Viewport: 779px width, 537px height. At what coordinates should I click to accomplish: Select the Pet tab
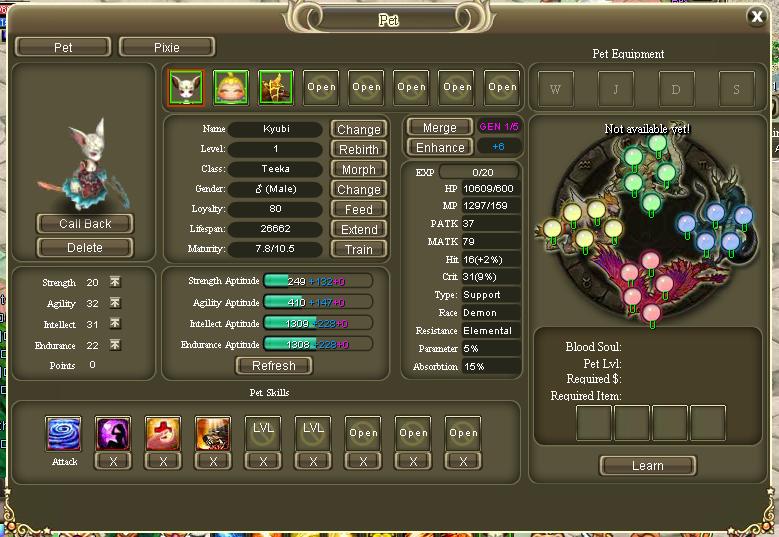click(63, 47)
